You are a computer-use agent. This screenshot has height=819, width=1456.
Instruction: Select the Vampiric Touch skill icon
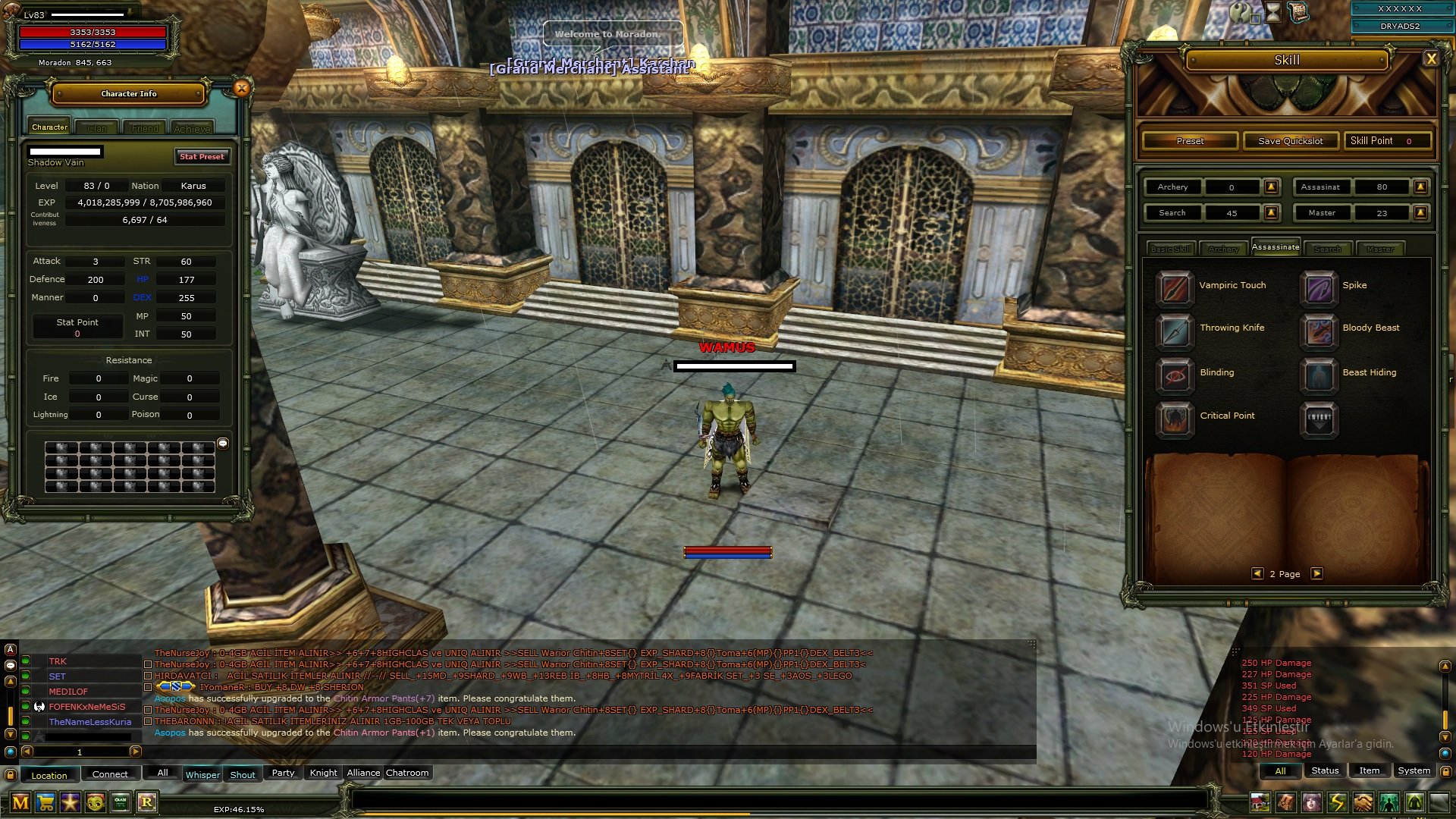pyautogui.click(x=1174, y=290)
